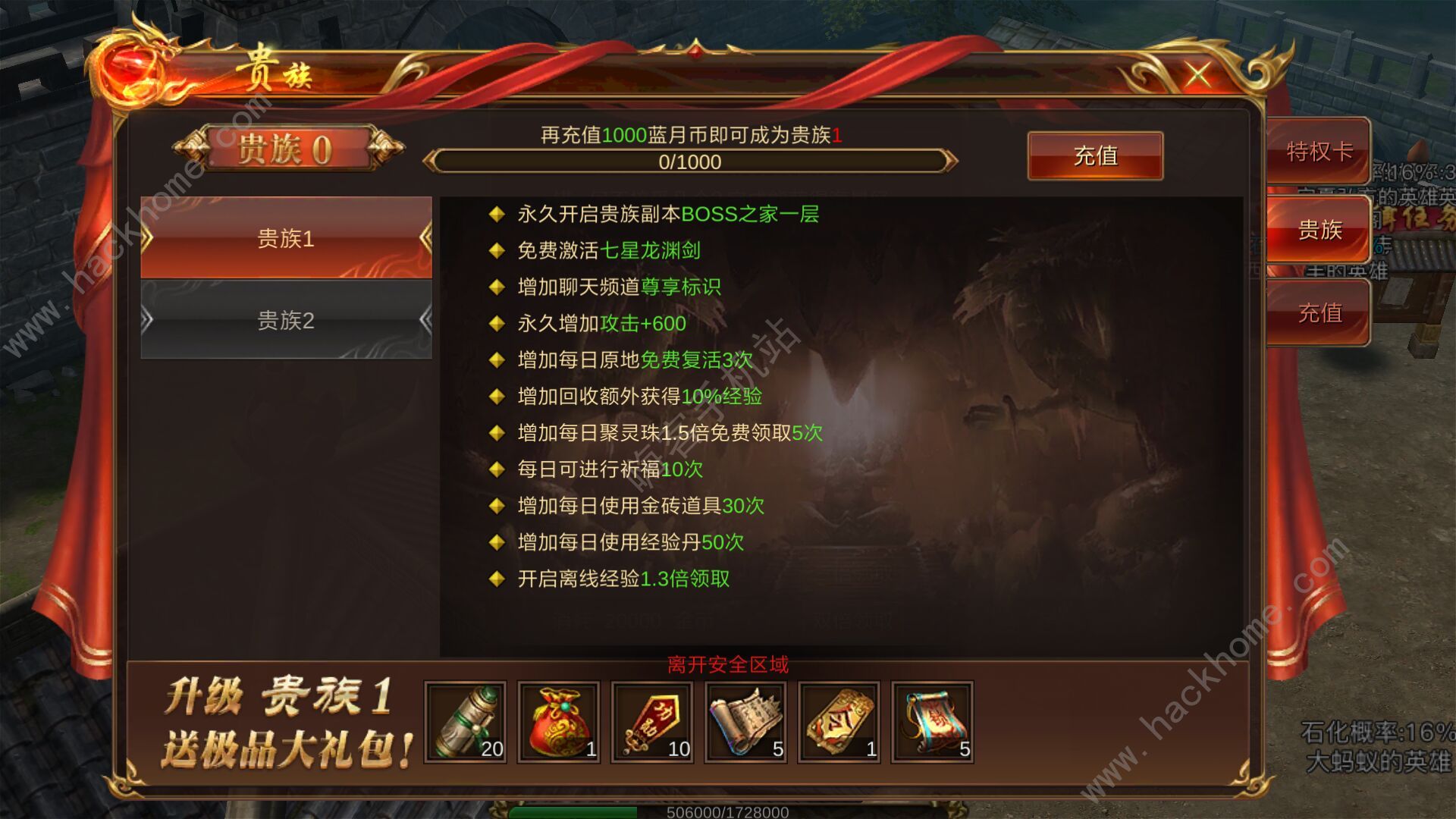Viewport: 1456px width, 819px height.
Task: Switch to the 特权卡 side tab
Action: click(1318, 149)
